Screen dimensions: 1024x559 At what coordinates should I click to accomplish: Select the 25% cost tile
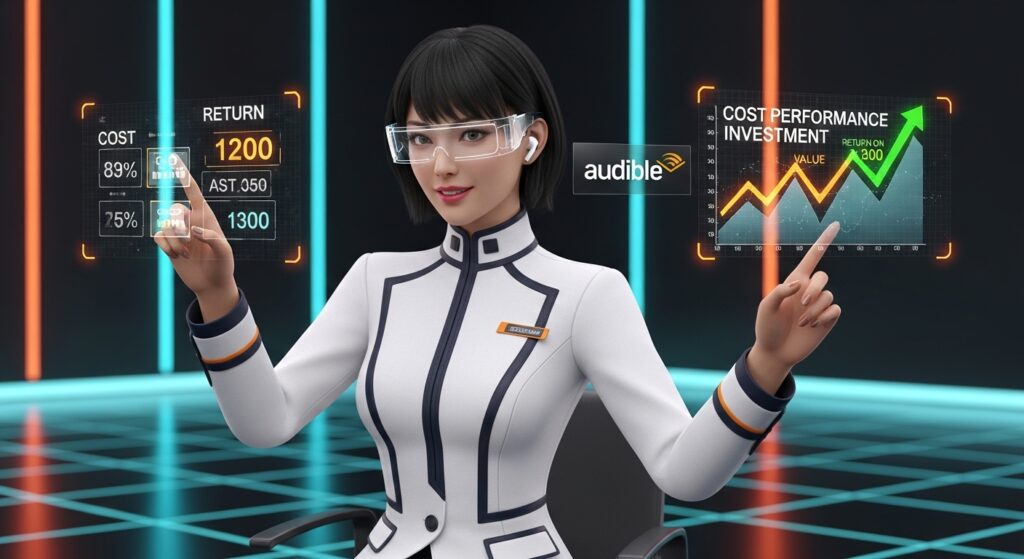click(x=121, y=220)
